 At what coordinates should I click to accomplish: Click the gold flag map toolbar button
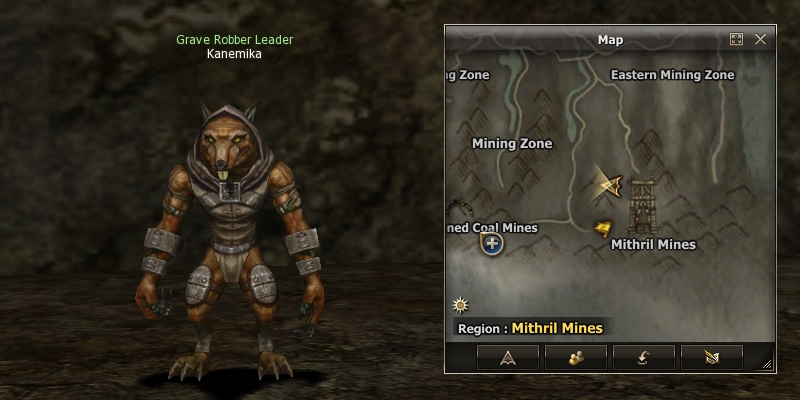(x=711, y=357)
